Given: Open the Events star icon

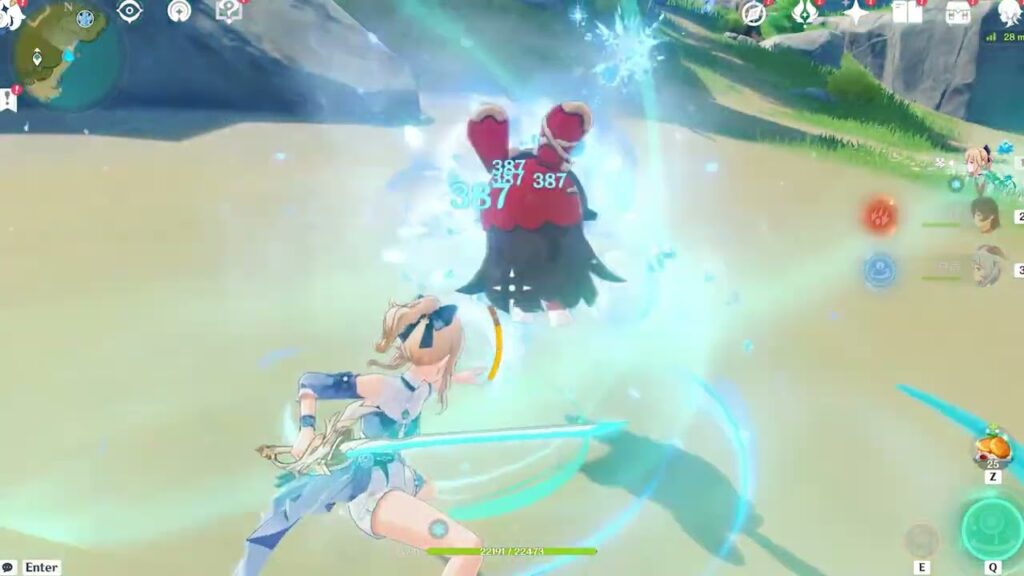Looking at the screenshot, I should coord(857,12).
